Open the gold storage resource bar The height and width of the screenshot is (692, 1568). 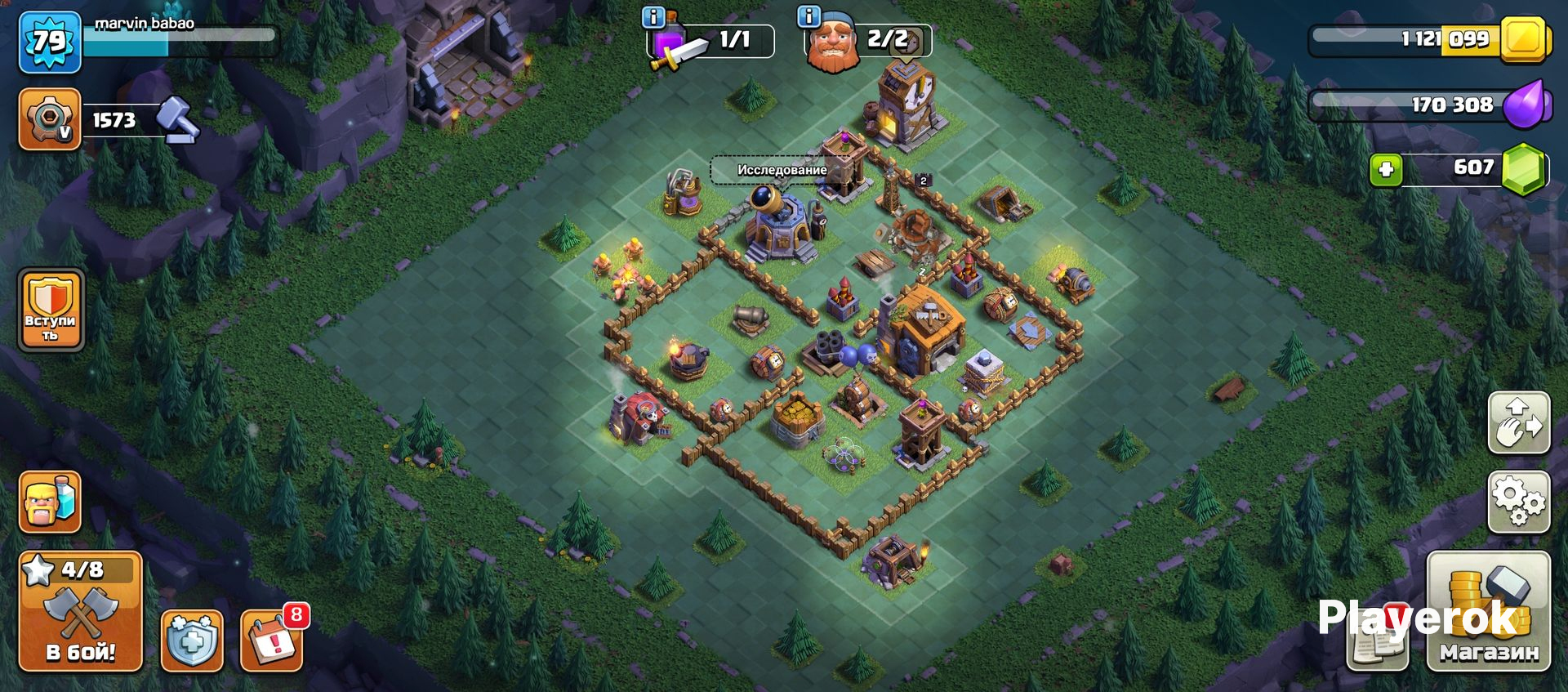click(x=1429, y=39)
